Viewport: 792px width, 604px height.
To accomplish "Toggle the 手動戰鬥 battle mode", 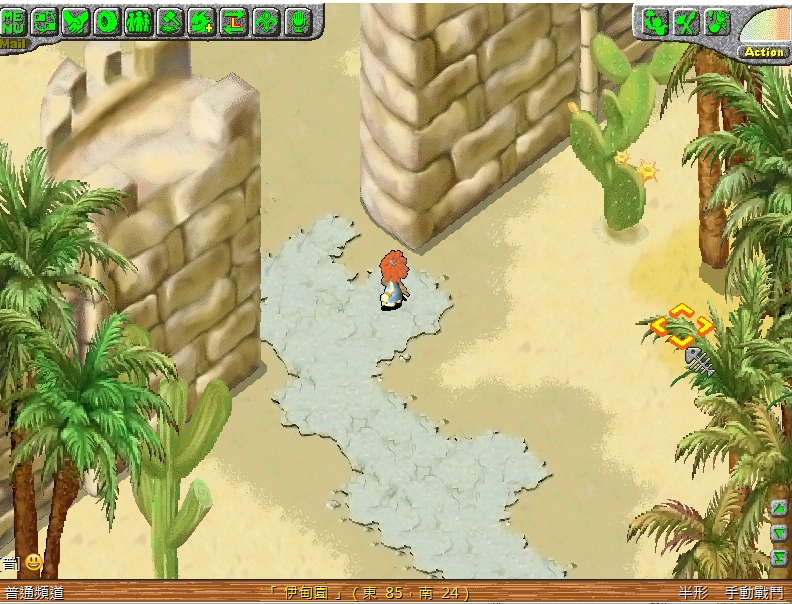I will click(755, 593).
